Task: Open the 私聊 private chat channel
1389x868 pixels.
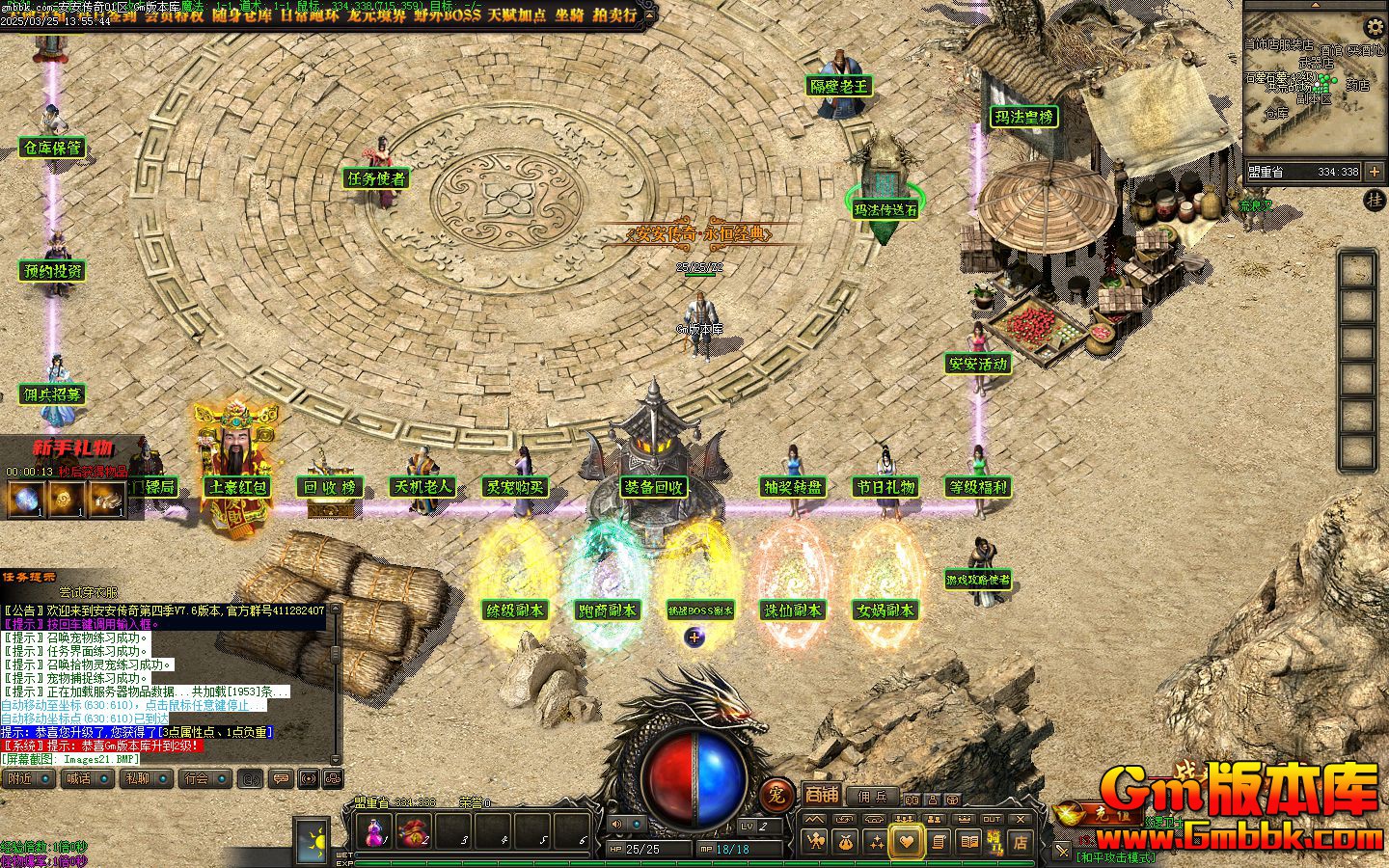Action: point(145,778)
